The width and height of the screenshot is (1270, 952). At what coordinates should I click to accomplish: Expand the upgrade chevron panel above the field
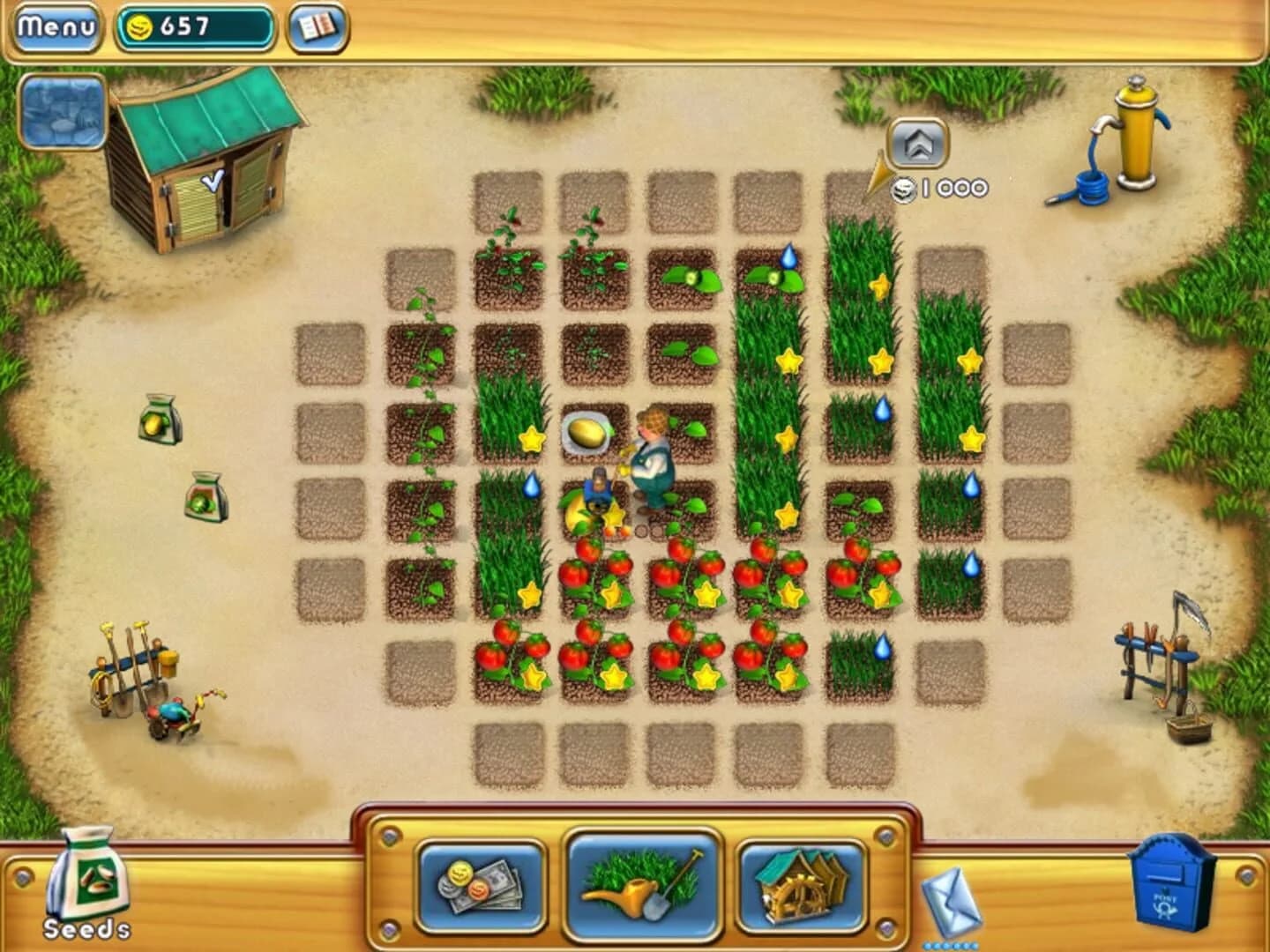[x=920, y=144]
